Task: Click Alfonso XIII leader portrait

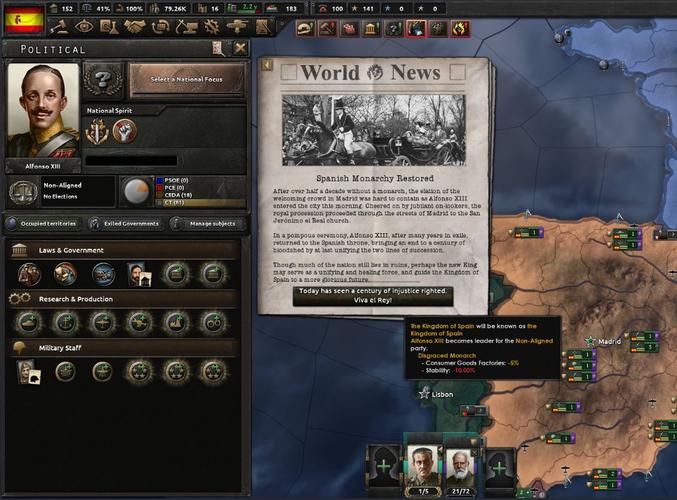Action: point(43,110)
